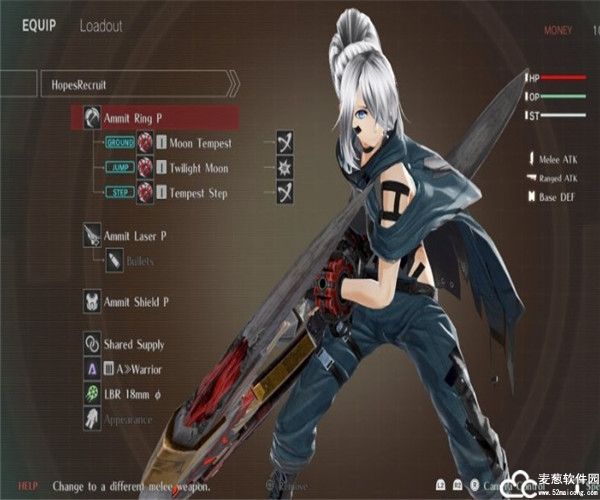The width and height of the screenshot is (600, 500).
Task: Open the Bullets entry
Action: click(x=139, y=261)
